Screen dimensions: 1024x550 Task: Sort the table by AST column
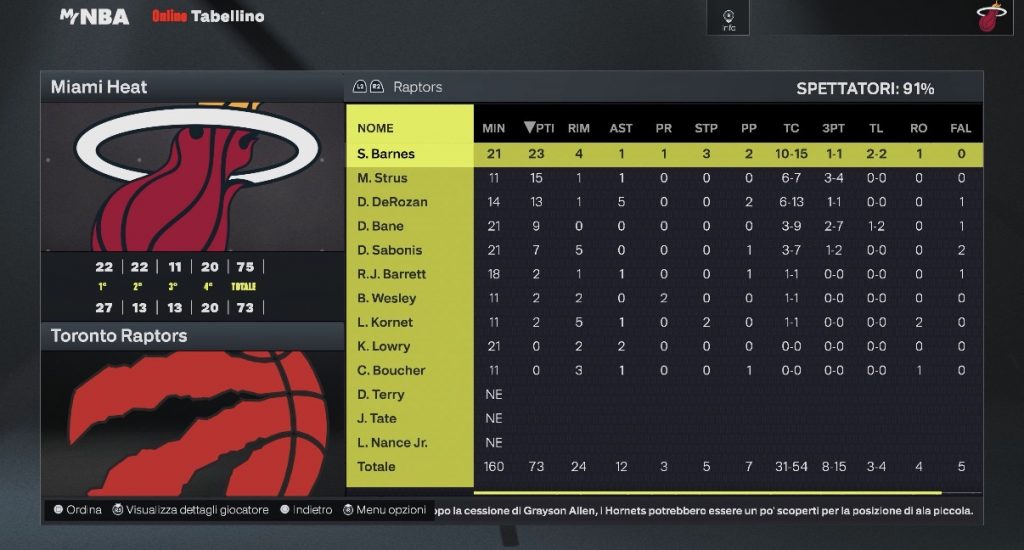point(621,128)
